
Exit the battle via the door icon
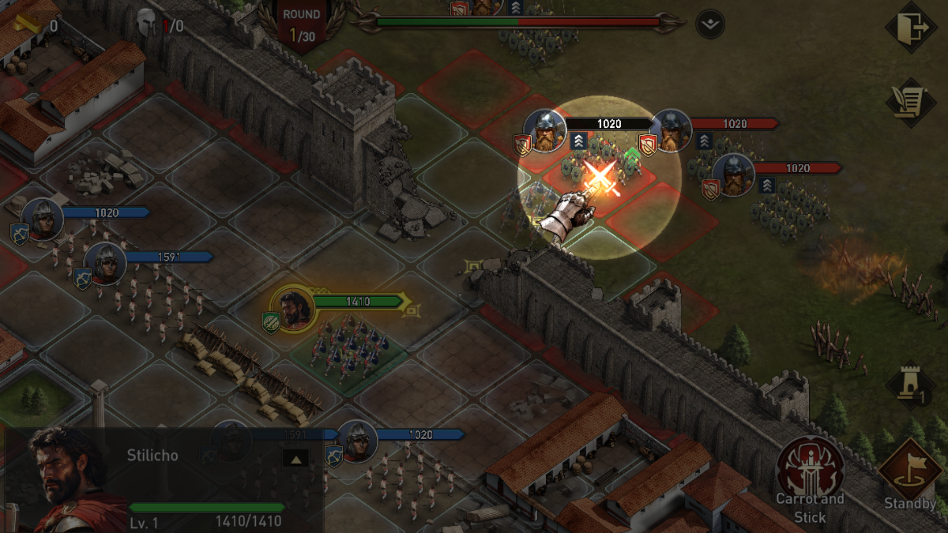[x=913, y=27]
